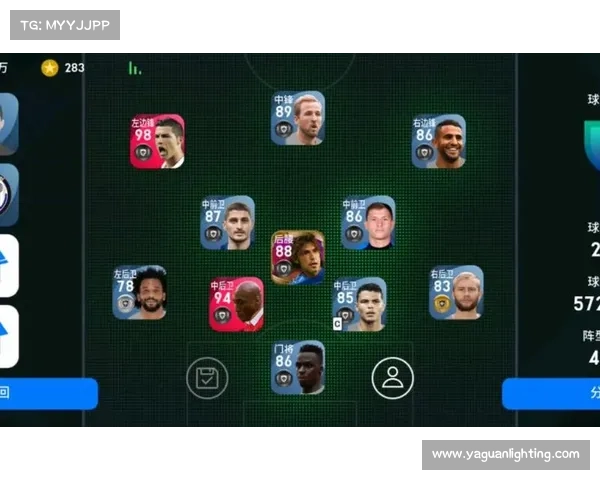Pick the 85-rated captain centre back card
600x480 pixels.
(359, 304)
